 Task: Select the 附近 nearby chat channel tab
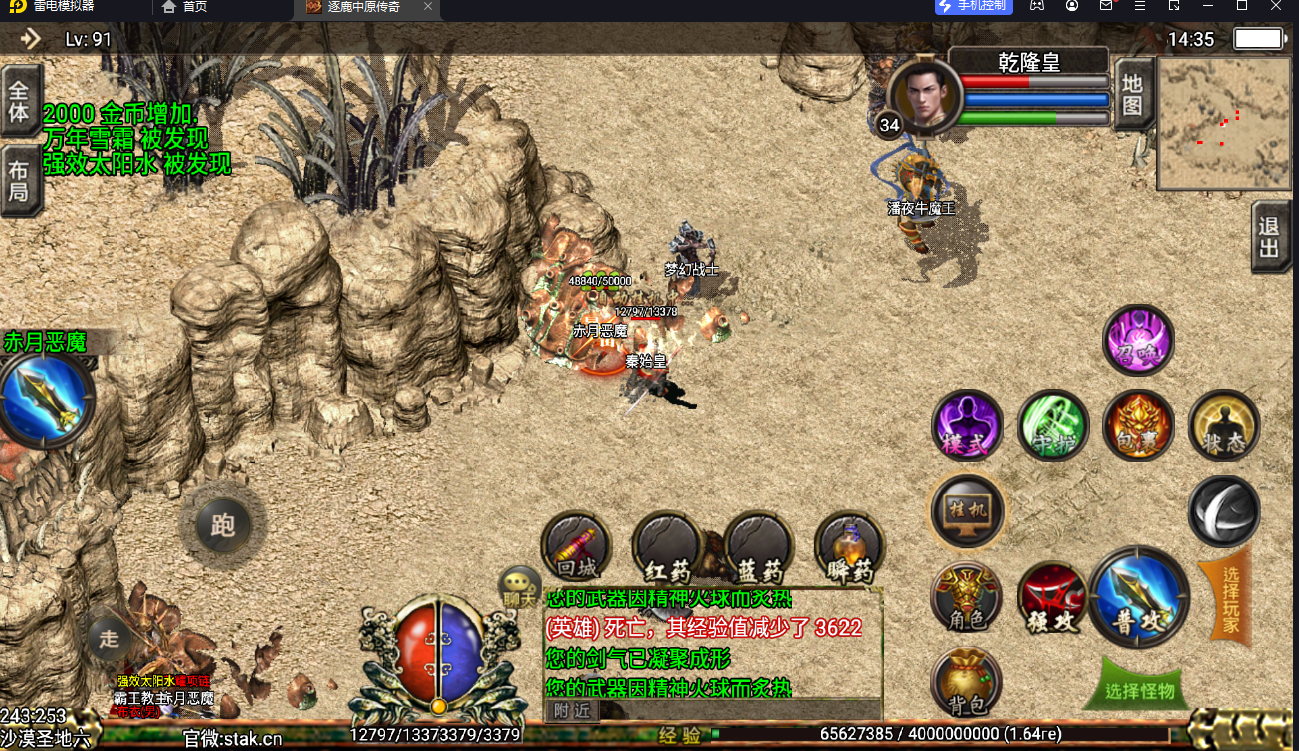[x=573, y=710]
